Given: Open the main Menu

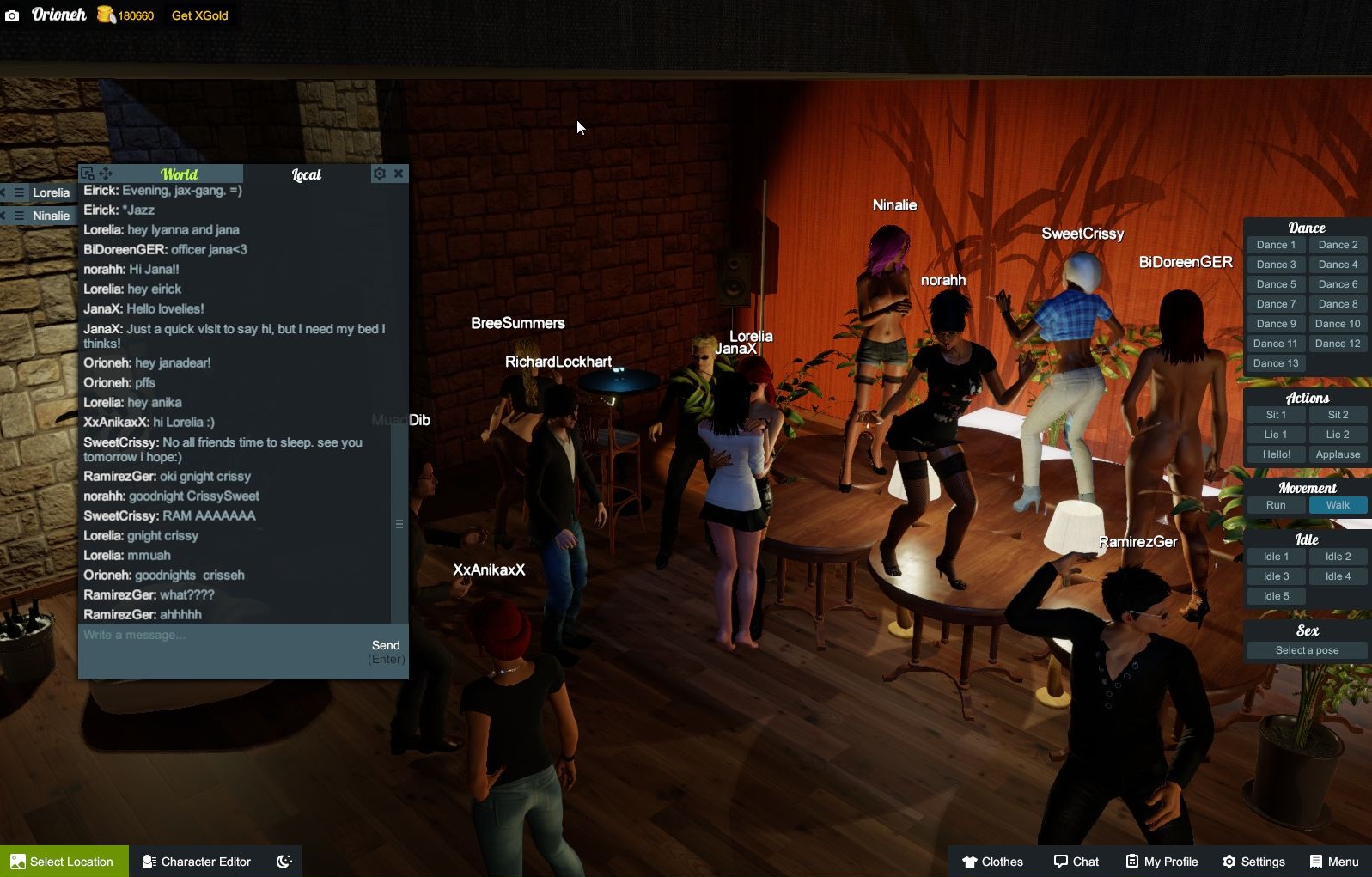Looking at the screenshot, I should 1333,862.
